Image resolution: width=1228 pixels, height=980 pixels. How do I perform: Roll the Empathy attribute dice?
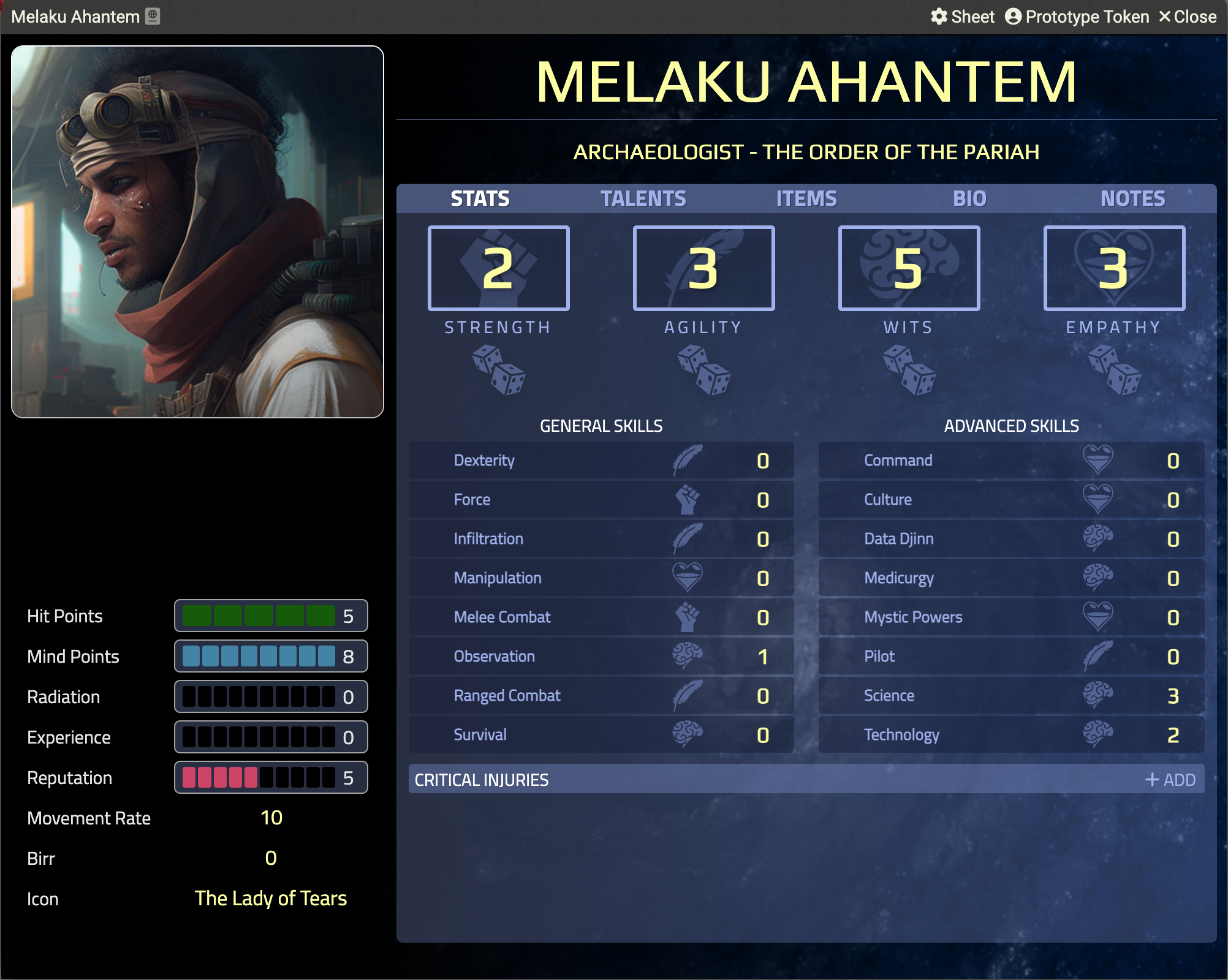(1114, 370)
